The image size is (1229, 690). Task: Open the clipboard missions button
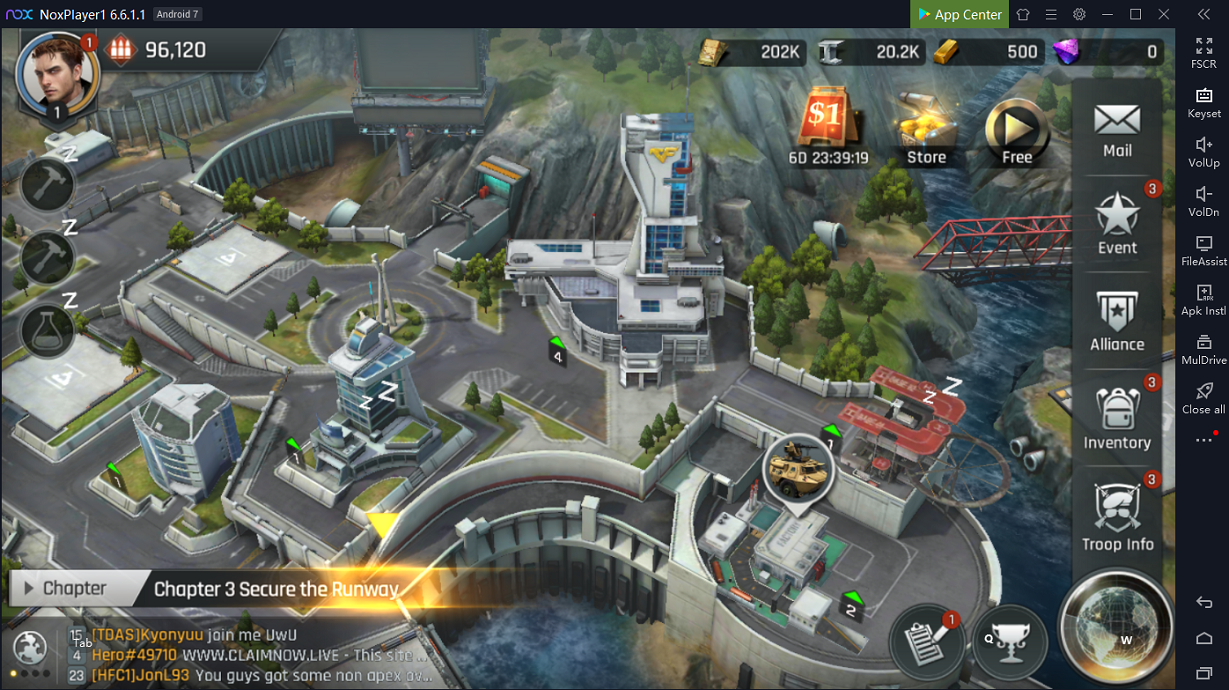(926, 642)
